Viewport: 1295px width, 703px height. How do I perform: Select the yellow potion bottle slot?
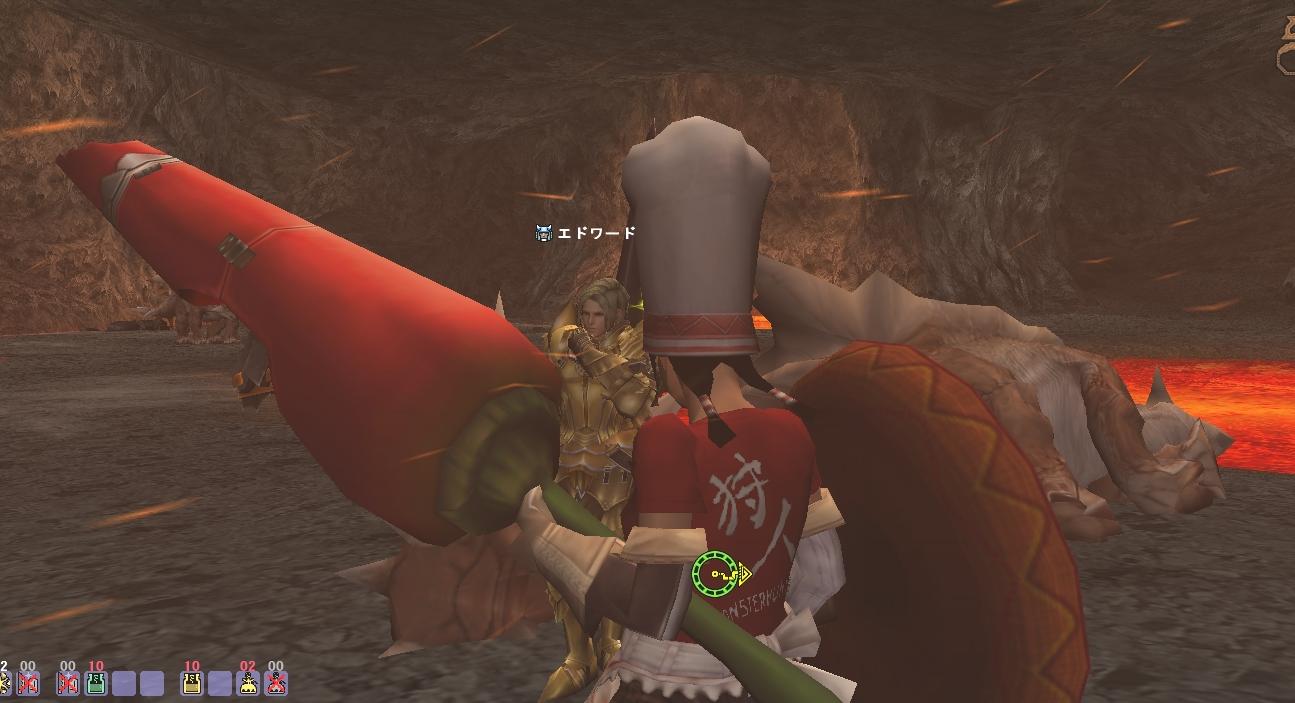pyautogui.click(x=192, y=683)
